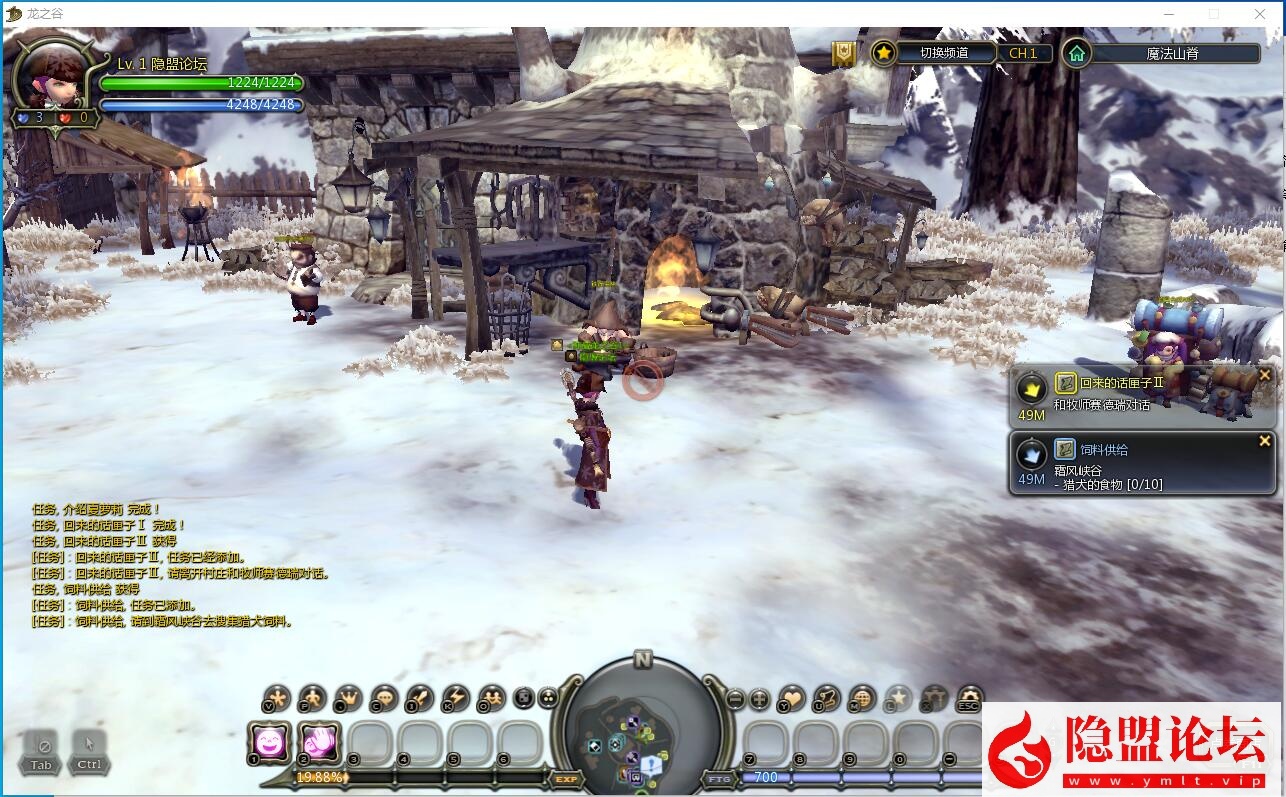This screenshot has width=1286, height=797.
Task: Open the speech bubble menu icon
Action: click(384, 699)
